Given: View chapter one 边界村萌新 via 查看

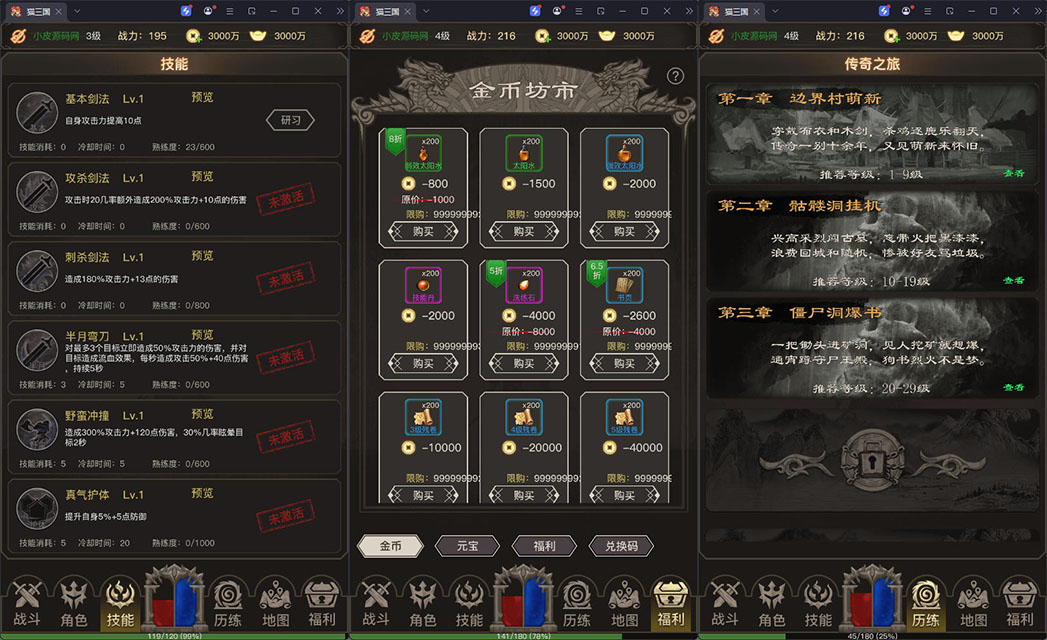Looking at the screenshot, I should [1013, 173].
